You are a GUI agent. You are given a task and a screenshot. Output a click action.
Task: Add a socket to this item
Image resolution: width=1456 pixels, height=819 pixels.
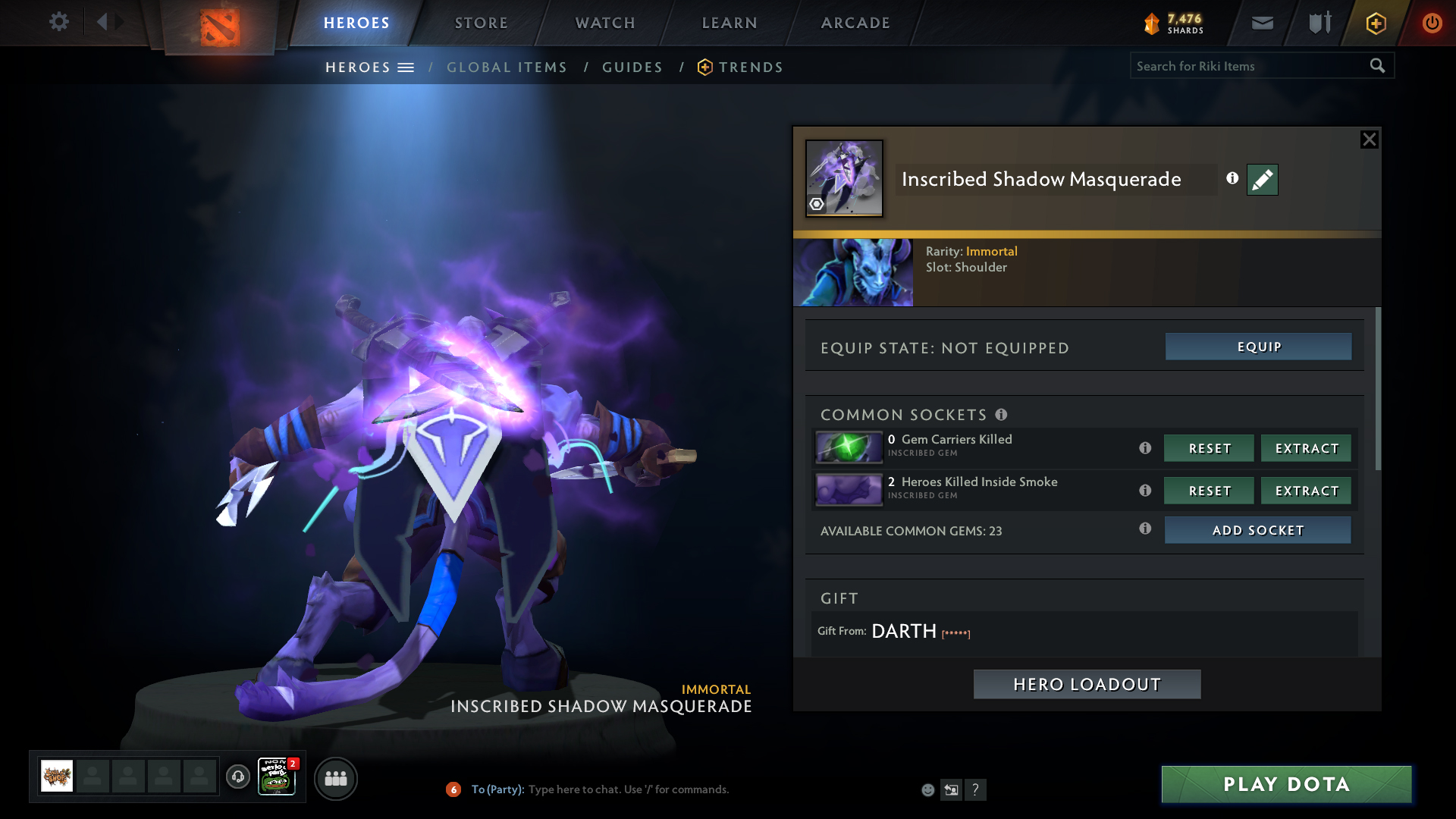click(1257, 530)
